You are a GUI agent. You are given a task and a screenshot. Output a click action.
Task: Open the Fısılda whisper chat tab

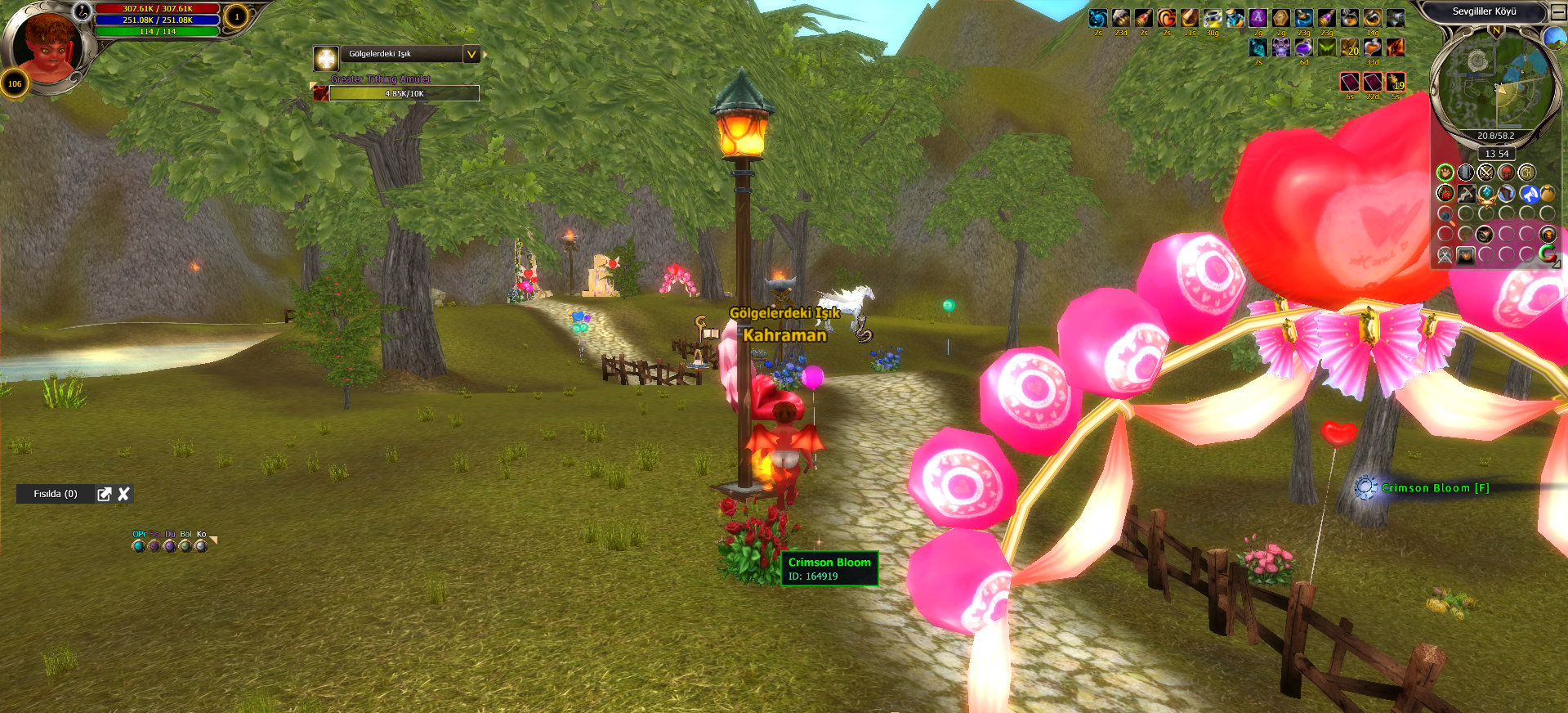[x=56, y=494]
